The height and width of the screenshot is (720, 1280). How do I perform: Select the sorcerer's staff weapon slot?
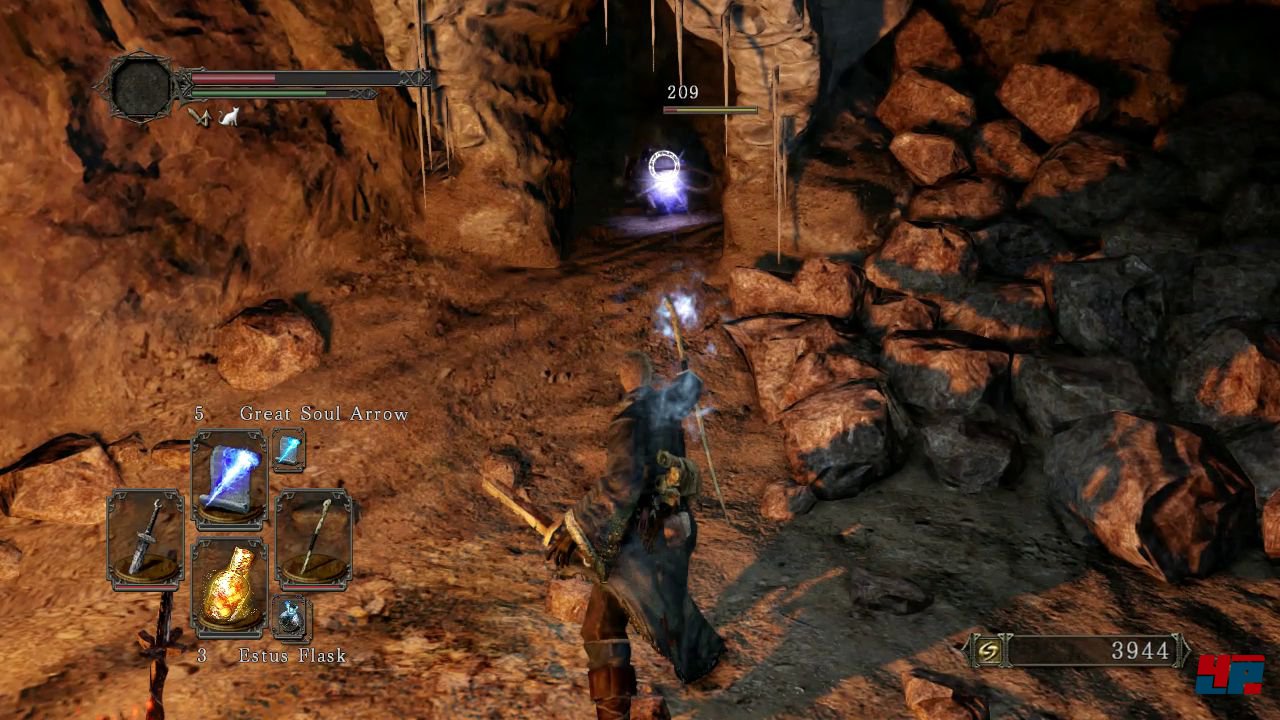coord(313,539)
